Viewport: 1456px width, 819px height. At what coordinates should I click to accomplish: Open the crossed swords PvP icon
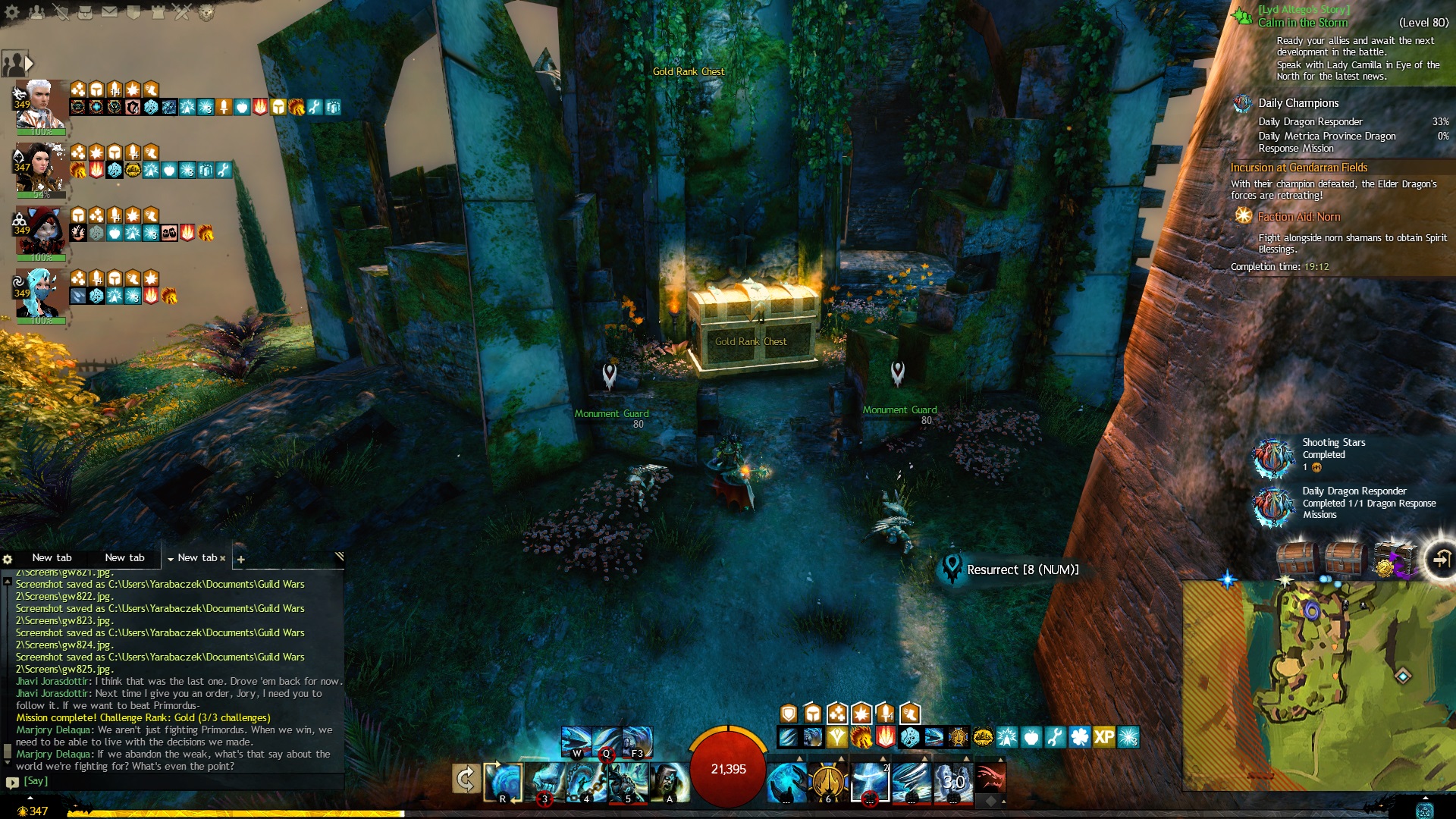182,12
